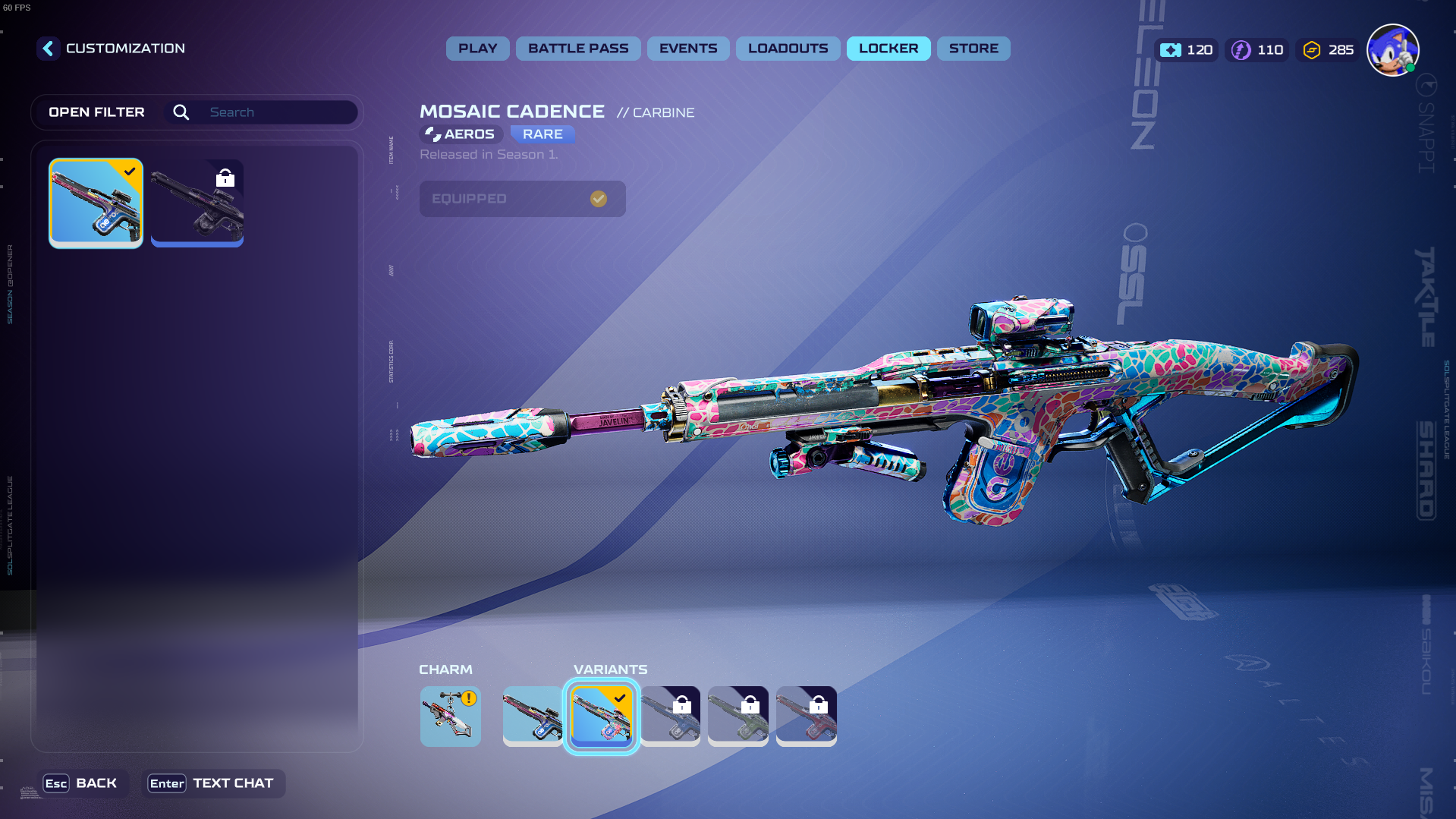Screen dimensions: 1456x819
Task: Pick the first unlocked variant thumbnail
Action: (533, 716)
